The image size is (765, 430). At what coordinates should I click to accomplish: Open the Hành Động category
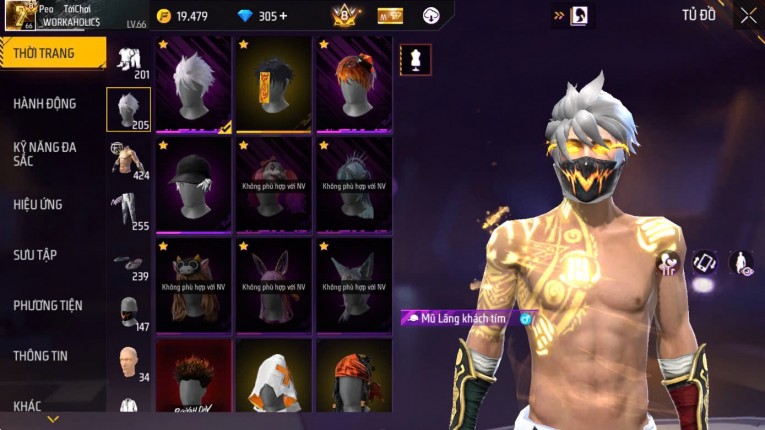tap(45, 103)
